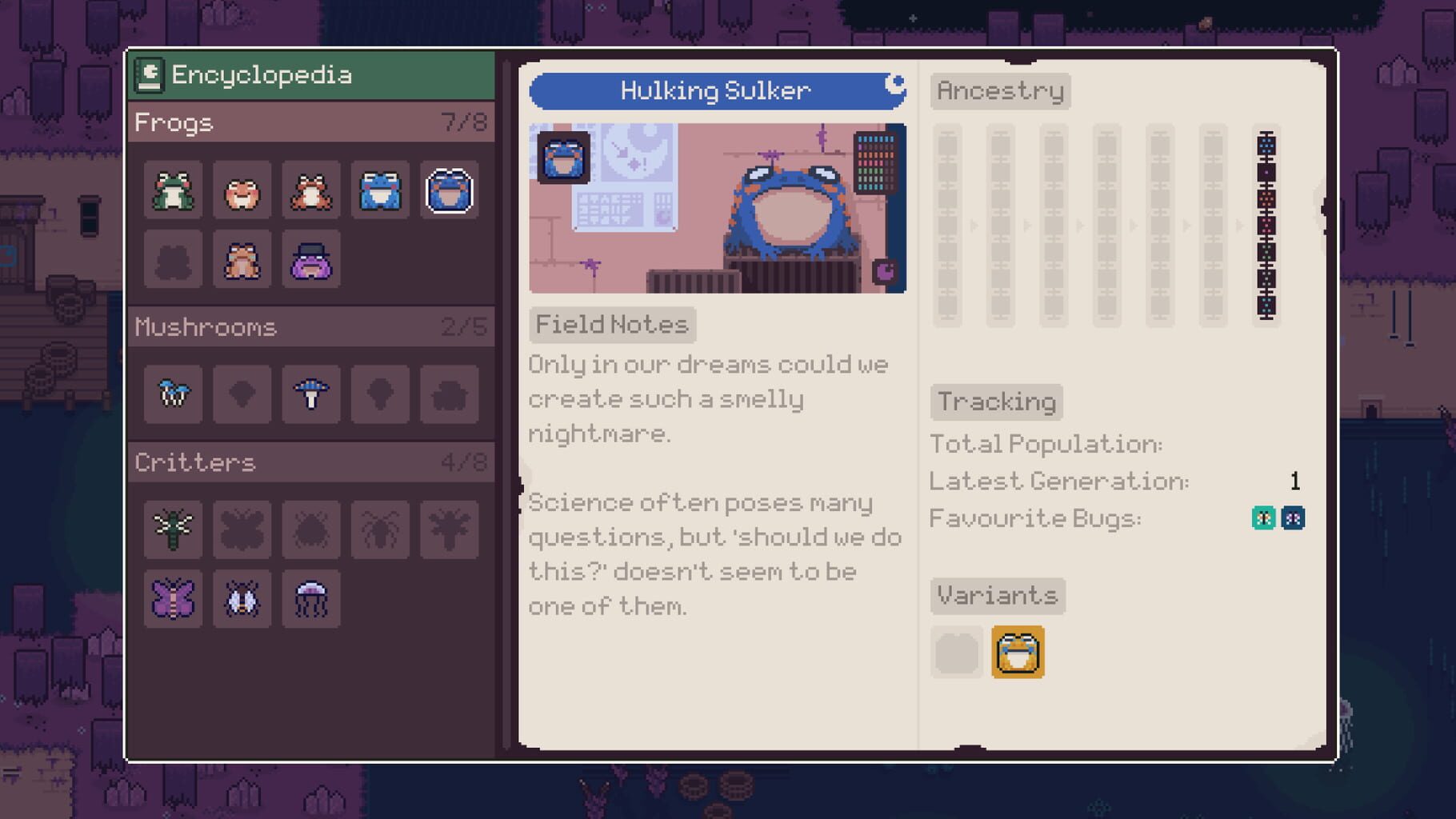This screenshot has height=819, width=1456.
Task: Select the brown frog entry
Action: (x=242, y=260)
